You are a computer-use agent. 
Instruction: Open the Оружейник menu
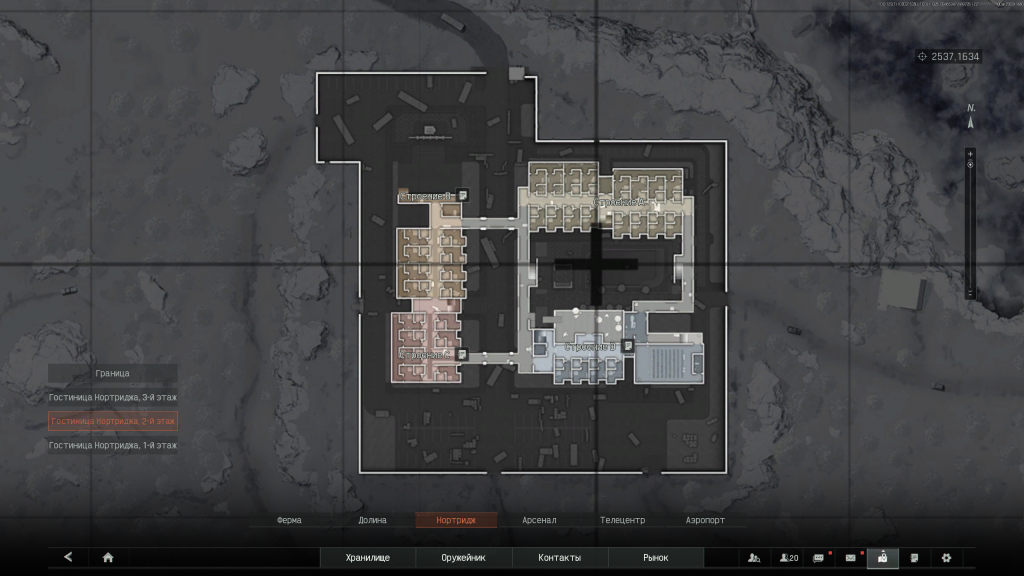[x=463, y=557]
